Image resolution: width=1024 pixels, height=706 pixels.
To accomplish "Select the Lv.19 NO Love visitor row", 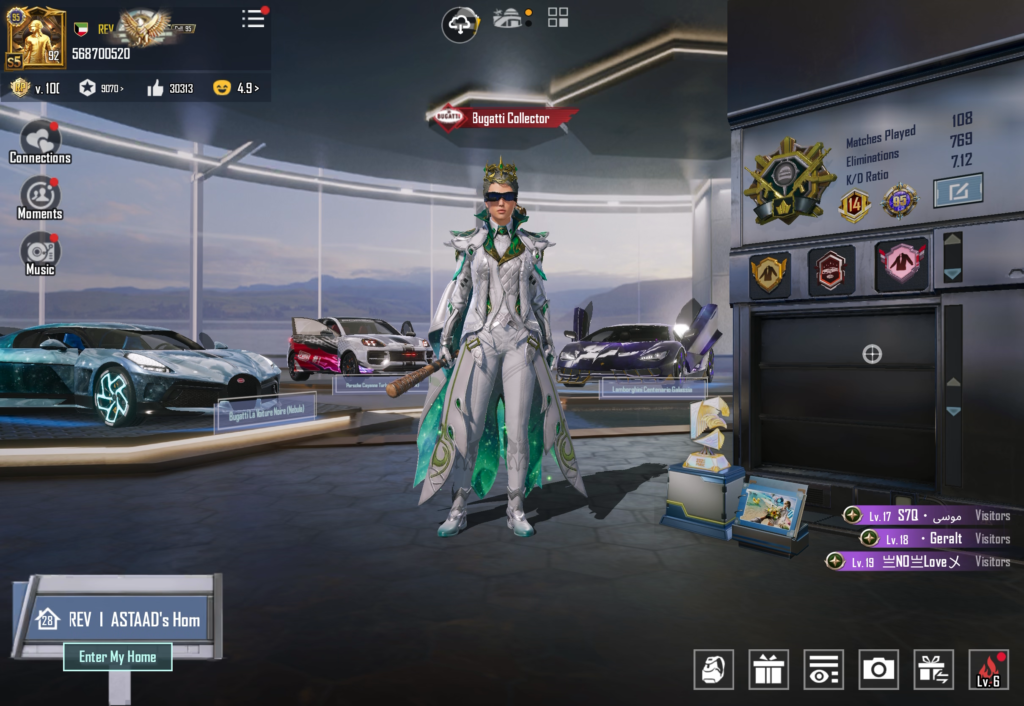I will click(918, 562).
